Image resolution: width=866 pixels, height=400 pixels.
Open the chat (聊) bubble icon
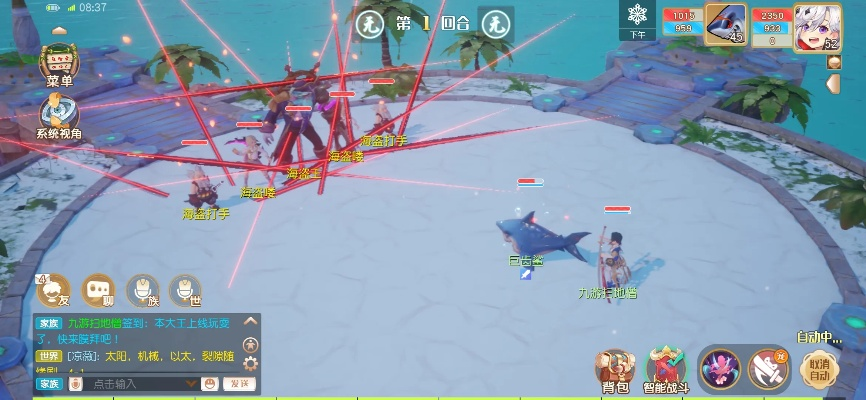click(x=97, y=290)
